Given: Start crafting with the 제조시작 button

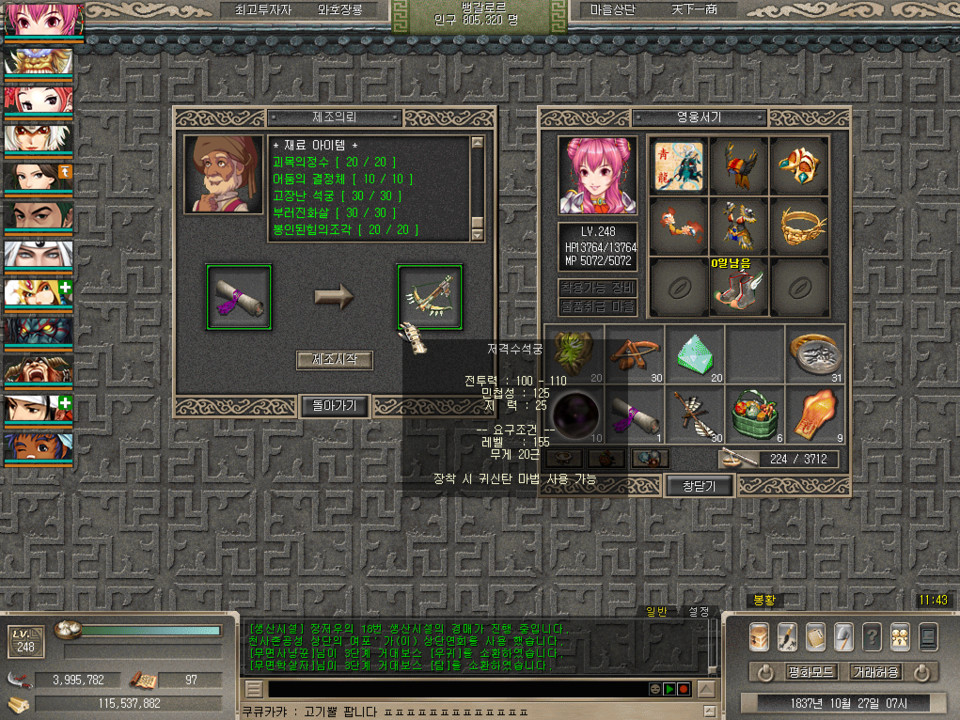Looking at the screenshot, I should click(x=334, y=360).
